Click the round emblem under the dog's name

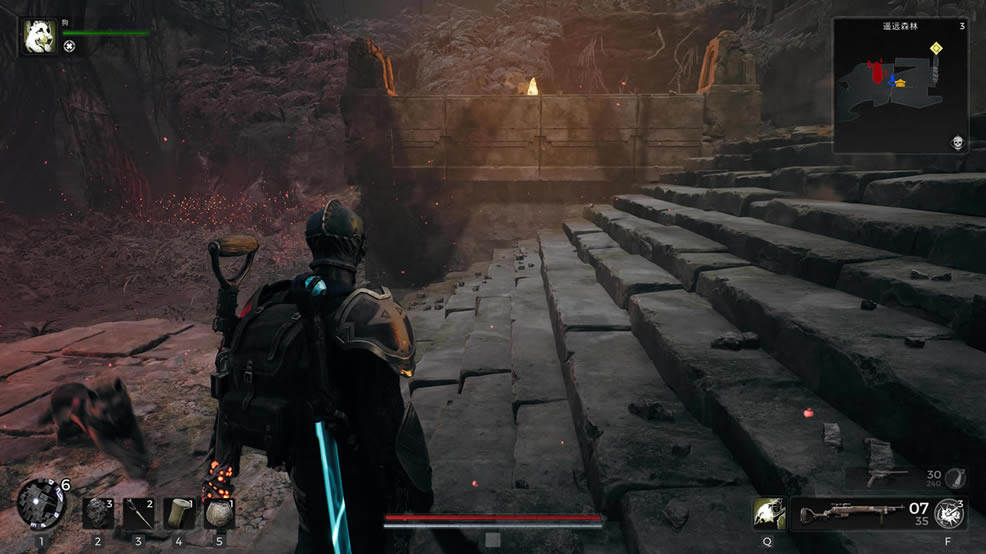pos(69,46)
